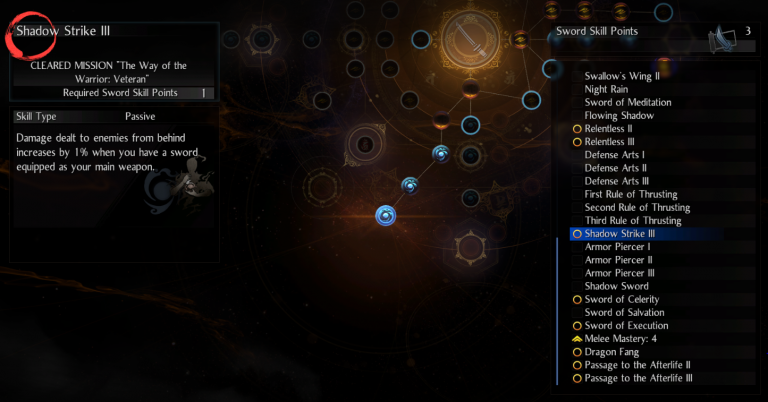The image size is (768, 402).
Task: Select Third Rule of Thrusting
Action: [x=633, y=220]
